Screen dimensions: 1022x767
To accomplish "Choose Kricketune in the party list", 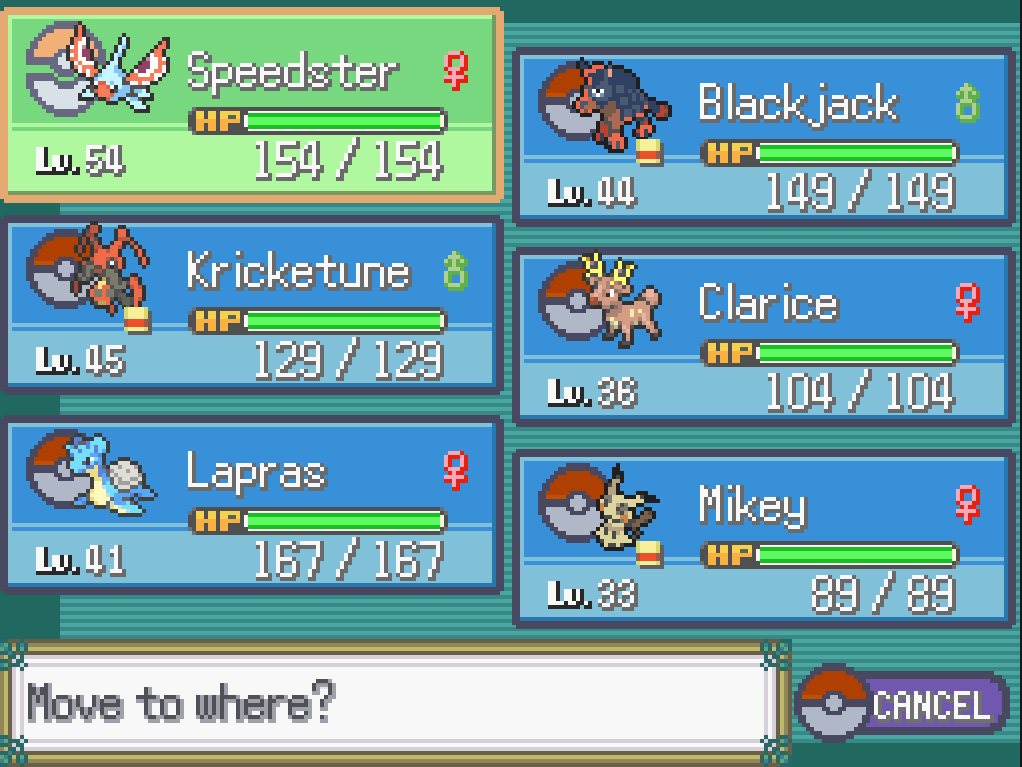I will [254, 305].
